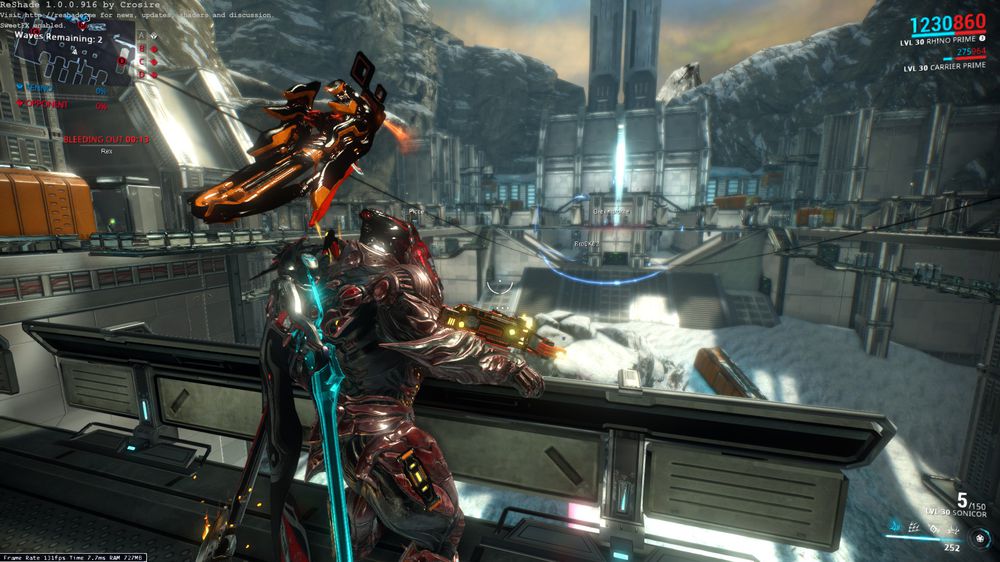Activate the highlighted Rhino Charge ability
Image resolution: width=1000 pixels, height=562 pixels.
pyautogui.click(x=894, y=525)
